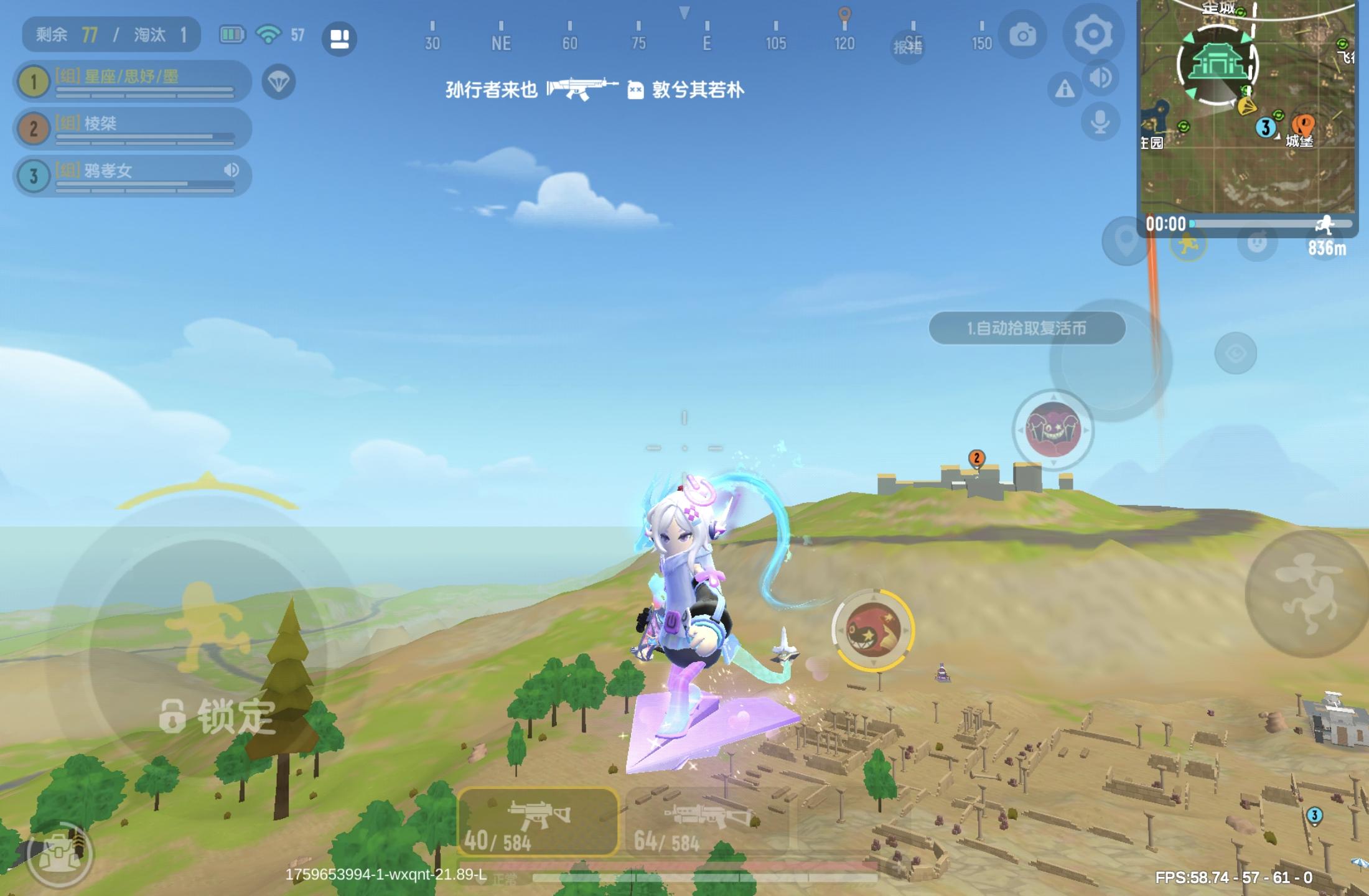
Task: Activate the star skill near the character
Action: 874,628
